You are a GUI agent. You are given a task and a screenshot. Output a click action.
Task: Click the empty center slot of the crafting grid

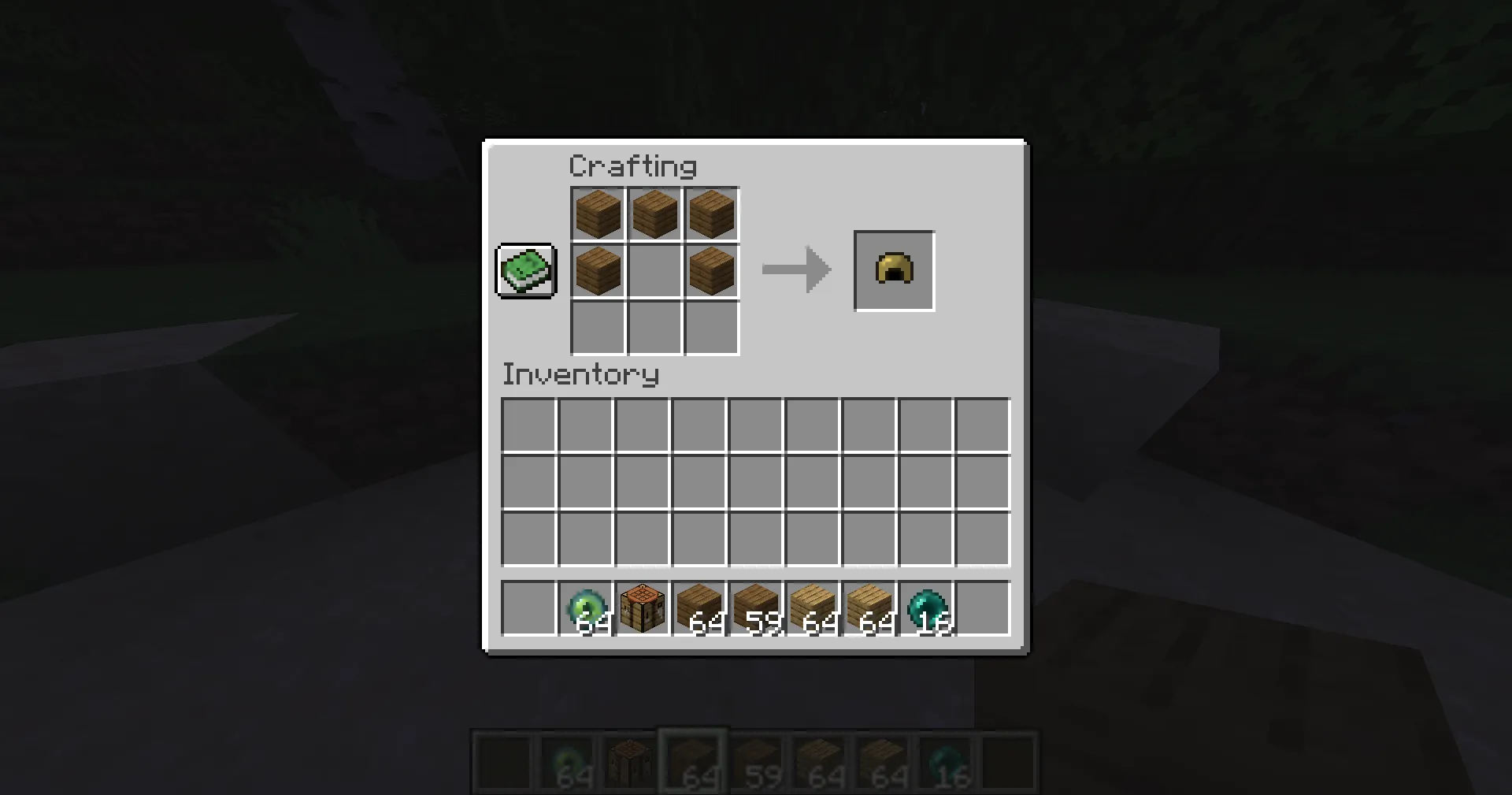[x=654, y=270]
